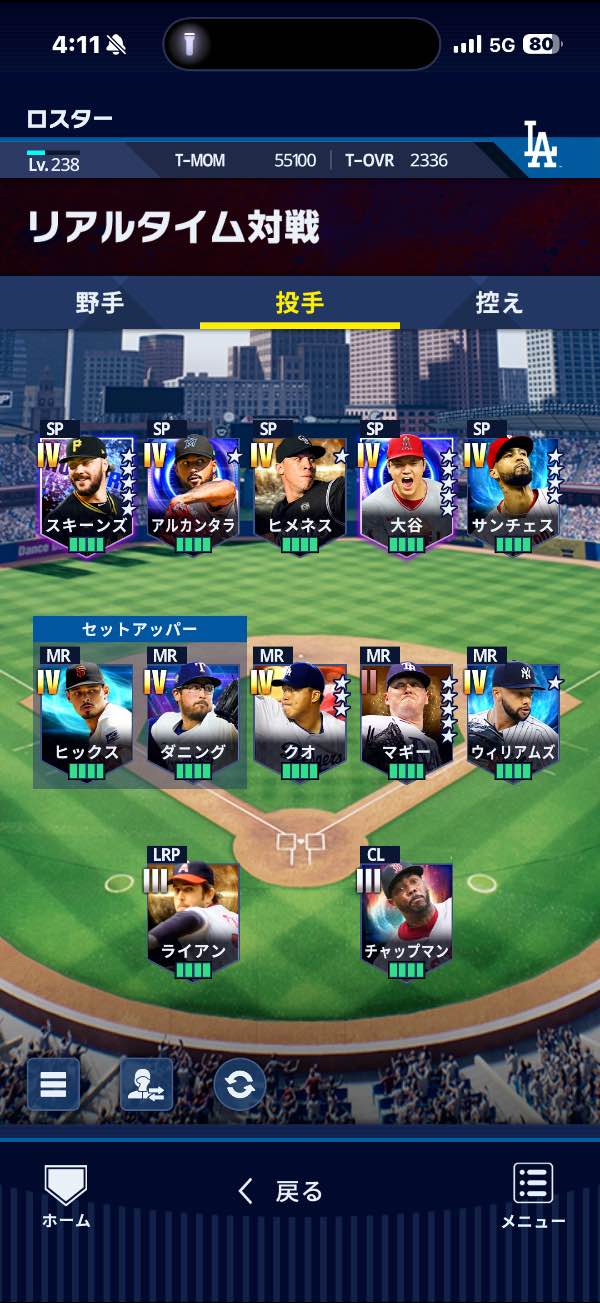Screen dimensions: 600x1303
Task: Select the 投手 tab
Action: [299, 303]
